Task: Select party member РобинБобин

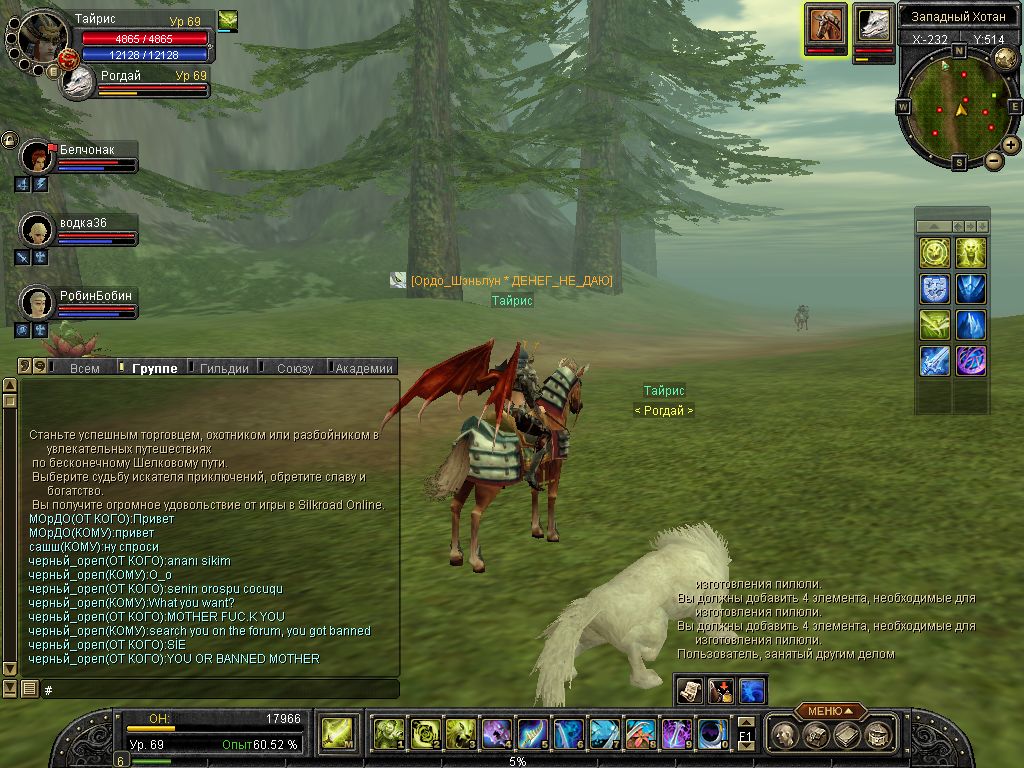Action: 38,302
